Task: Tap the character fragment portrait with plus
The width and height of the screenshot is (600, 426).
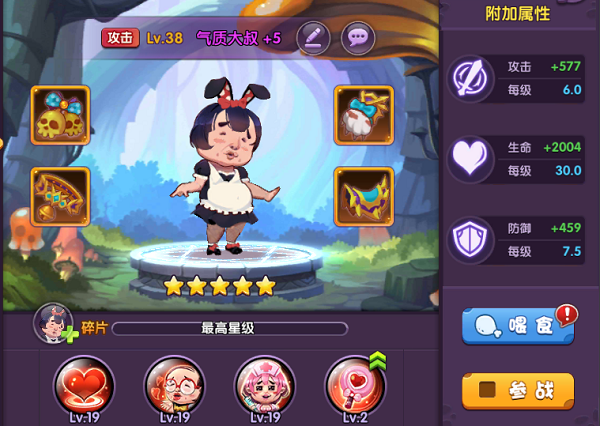Action: click(54, 323)
